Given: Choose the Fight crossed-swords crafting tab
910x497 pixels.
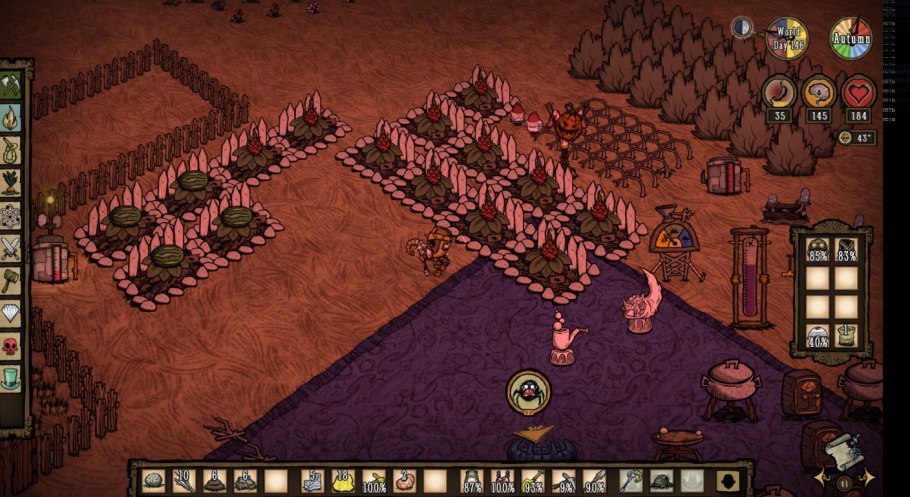Looking at the screenshot, I should pos(11,247).
